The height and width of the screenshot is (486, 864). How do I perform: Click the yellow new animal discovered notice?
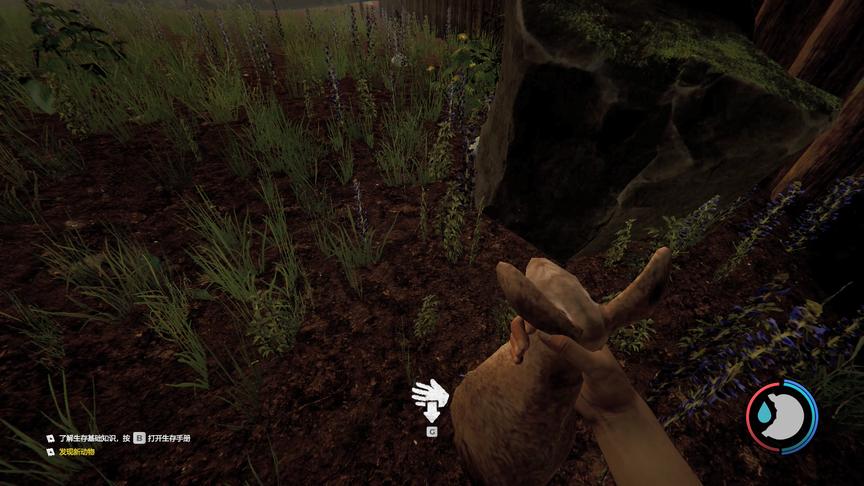click(76, 452)
